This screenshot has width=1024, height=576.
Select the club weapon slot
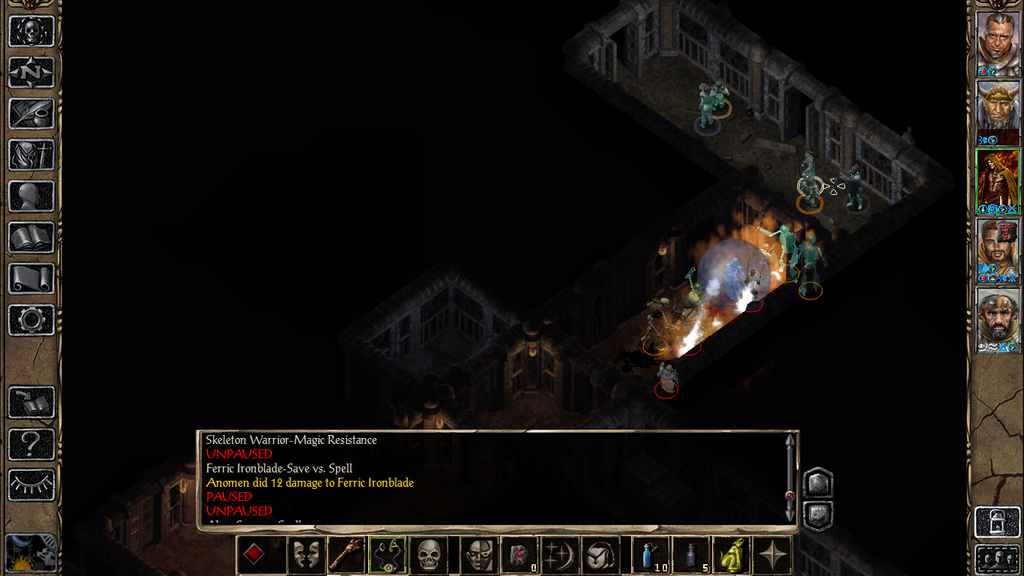pyautogui.click(x=347, y=555)
